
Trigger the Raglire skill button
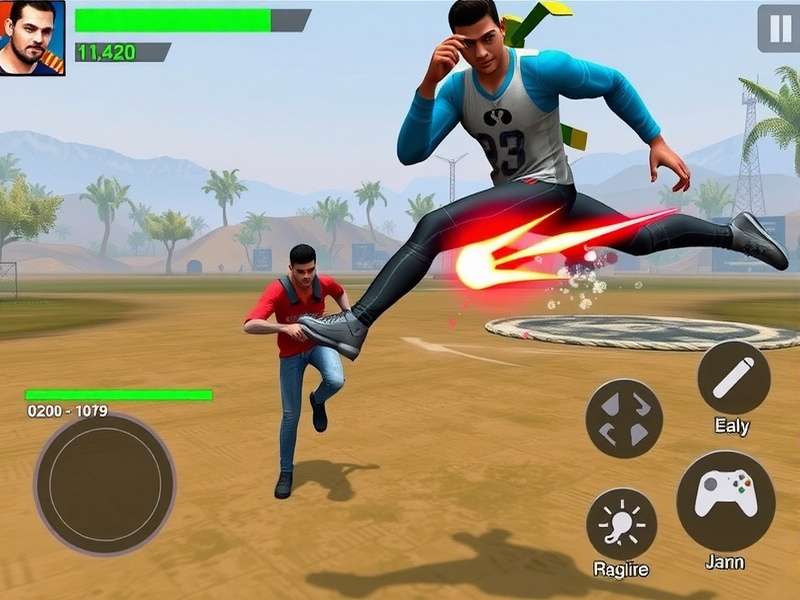pos(621,523)
